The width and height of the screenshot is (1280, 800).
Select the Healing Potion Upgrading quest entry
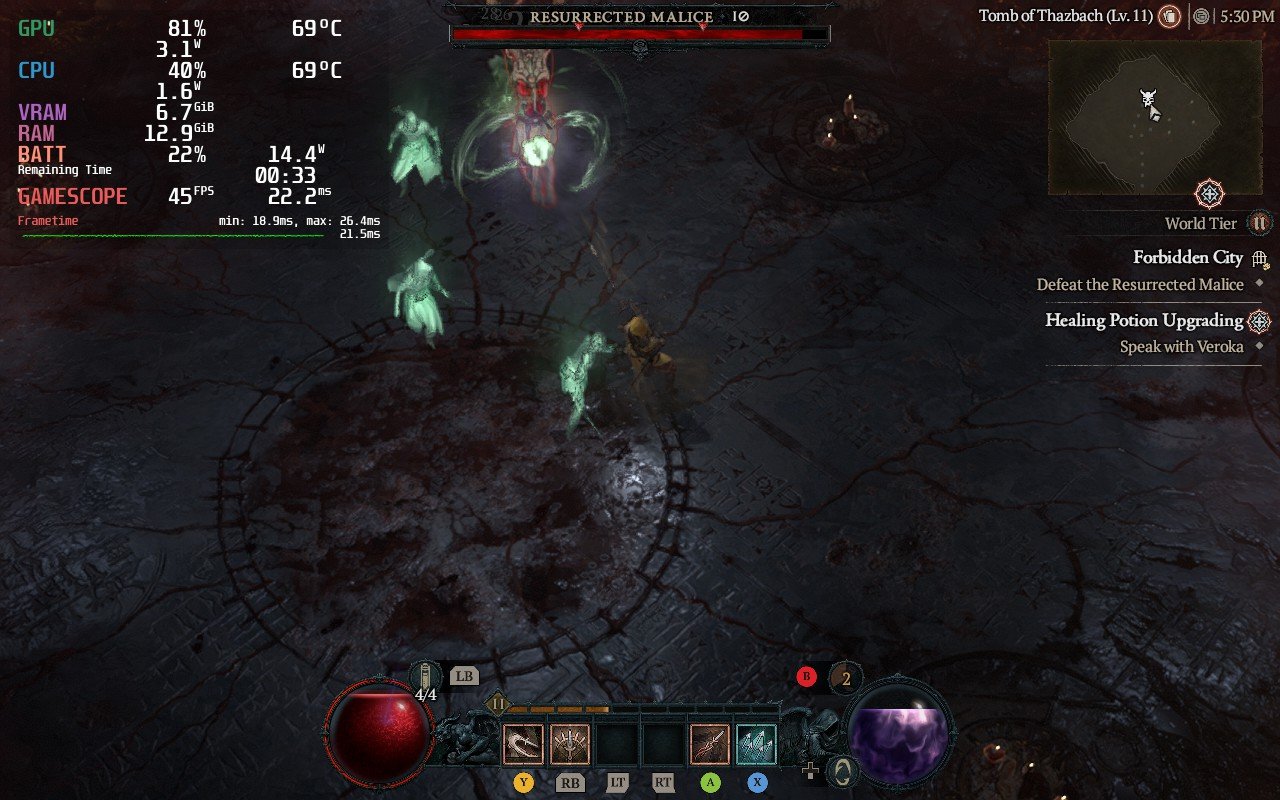point(1144,320)
